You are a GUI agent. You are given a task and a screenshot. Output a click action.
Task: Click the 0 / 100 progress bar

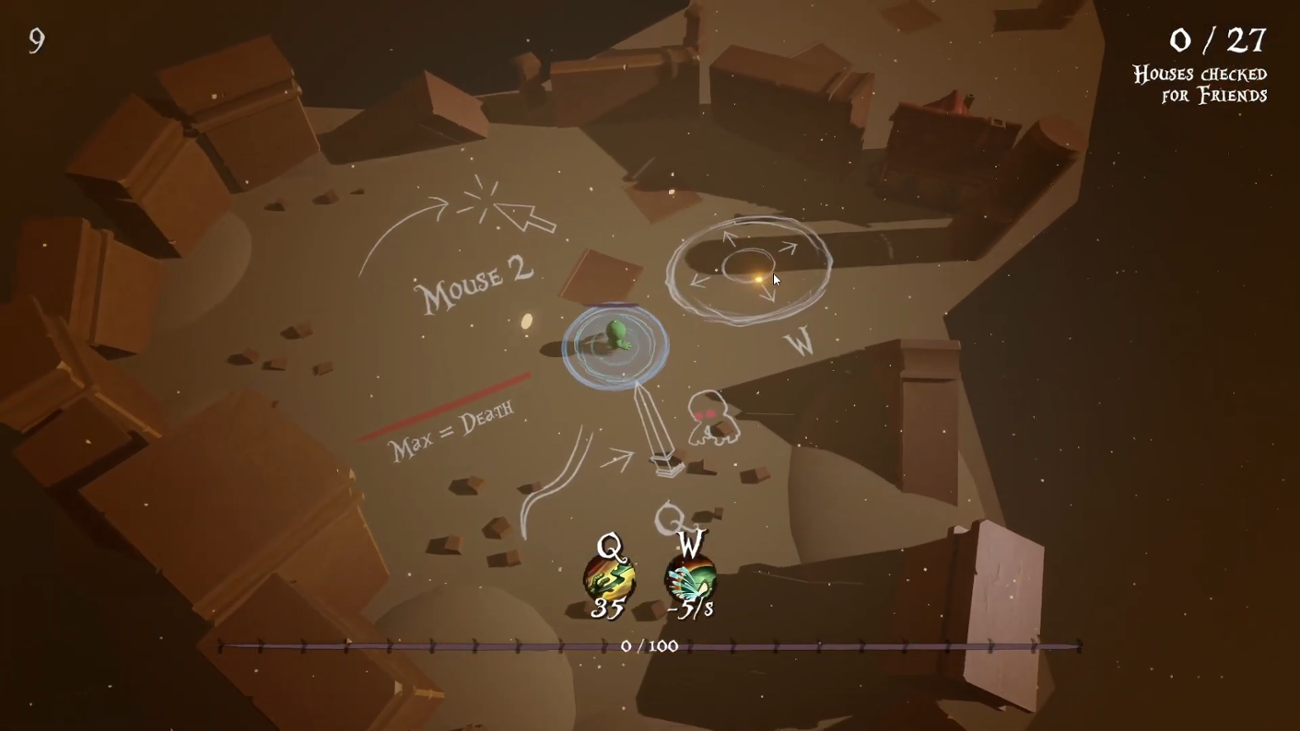(x=648, y=645)
